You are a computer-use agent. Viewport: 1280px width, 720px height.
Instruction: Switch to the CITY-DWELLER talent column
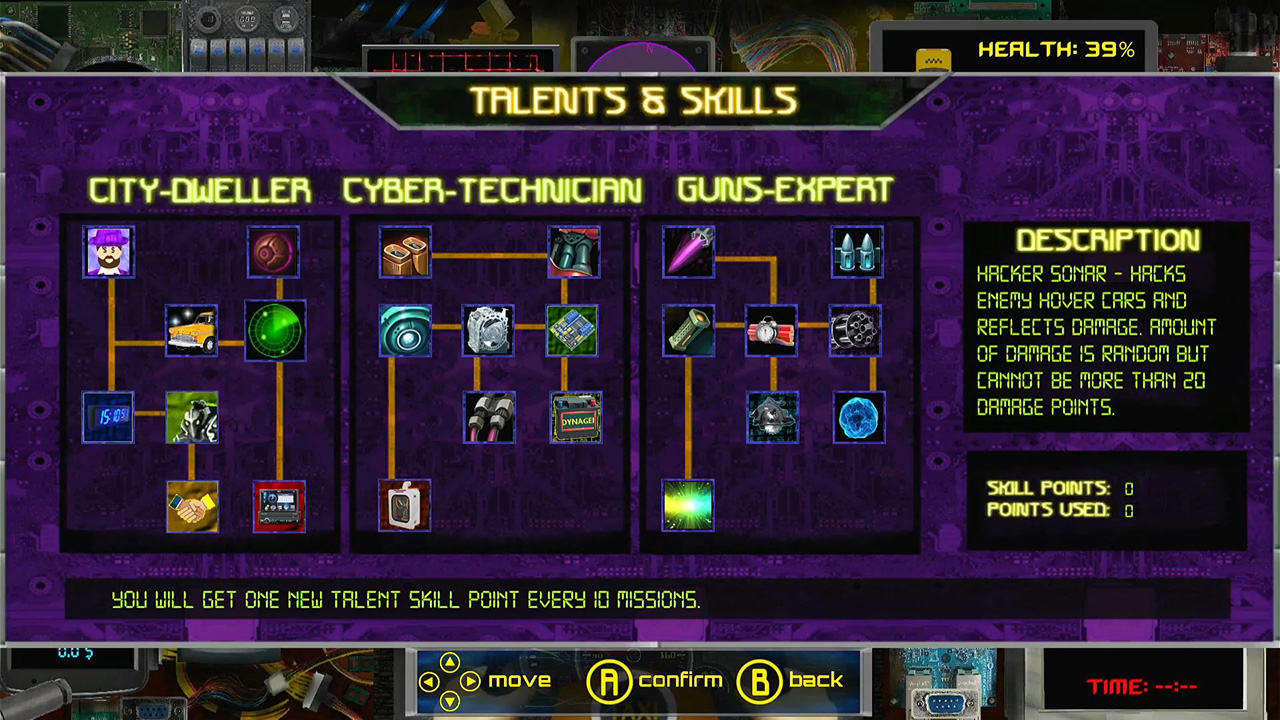tap(199, 190)
